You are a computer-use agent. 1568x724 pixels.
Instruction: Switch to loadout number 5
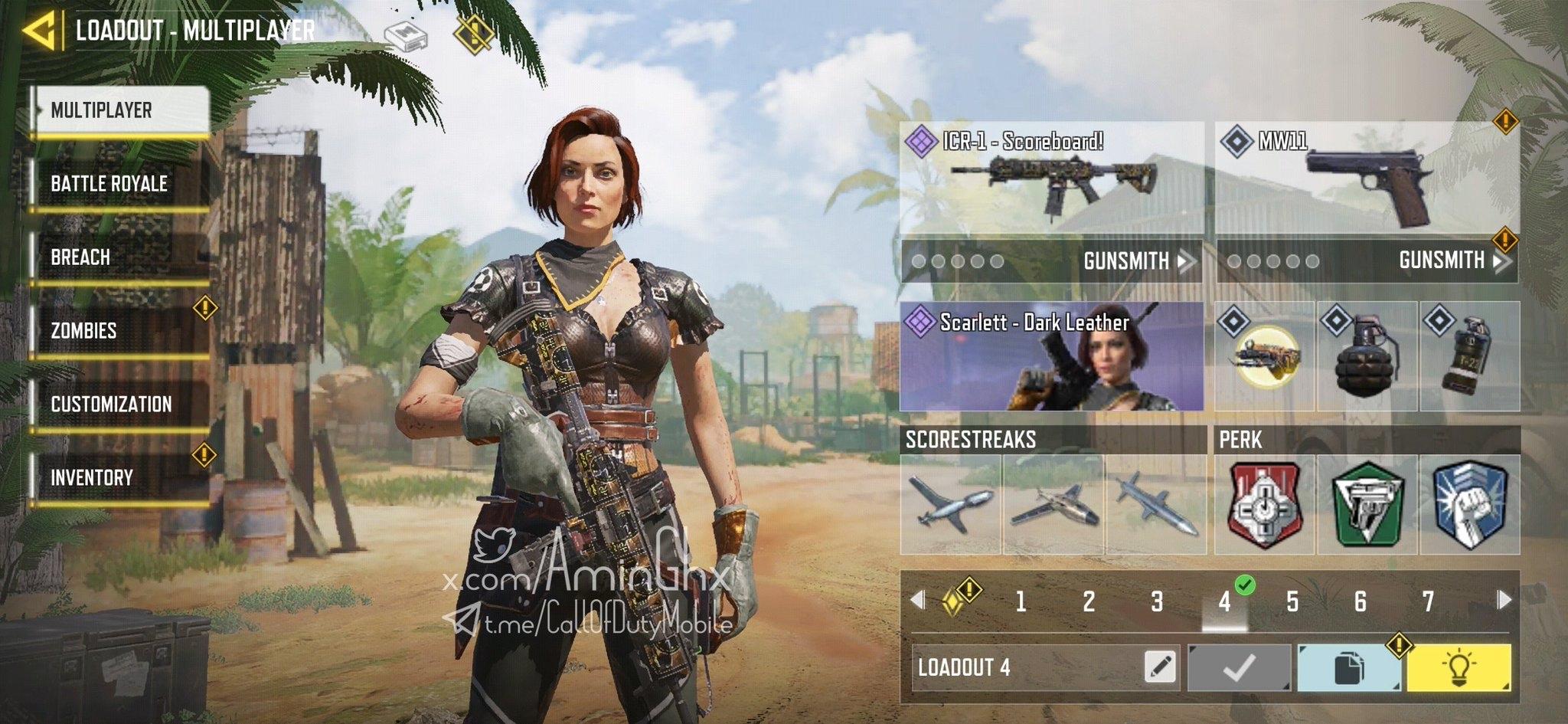point(1292,602)
